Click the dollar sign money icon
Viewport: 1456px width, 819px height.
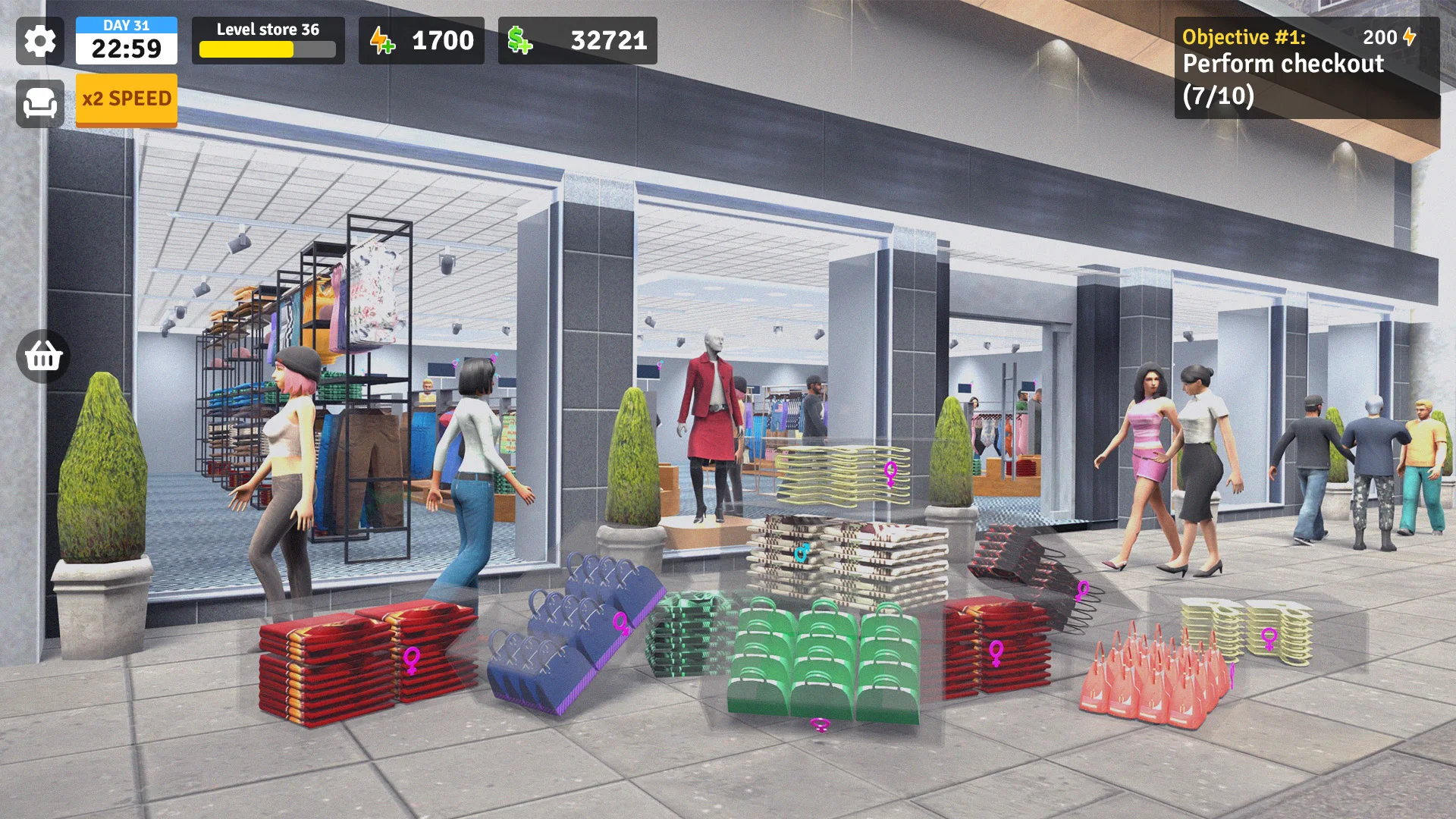[519, 41]
